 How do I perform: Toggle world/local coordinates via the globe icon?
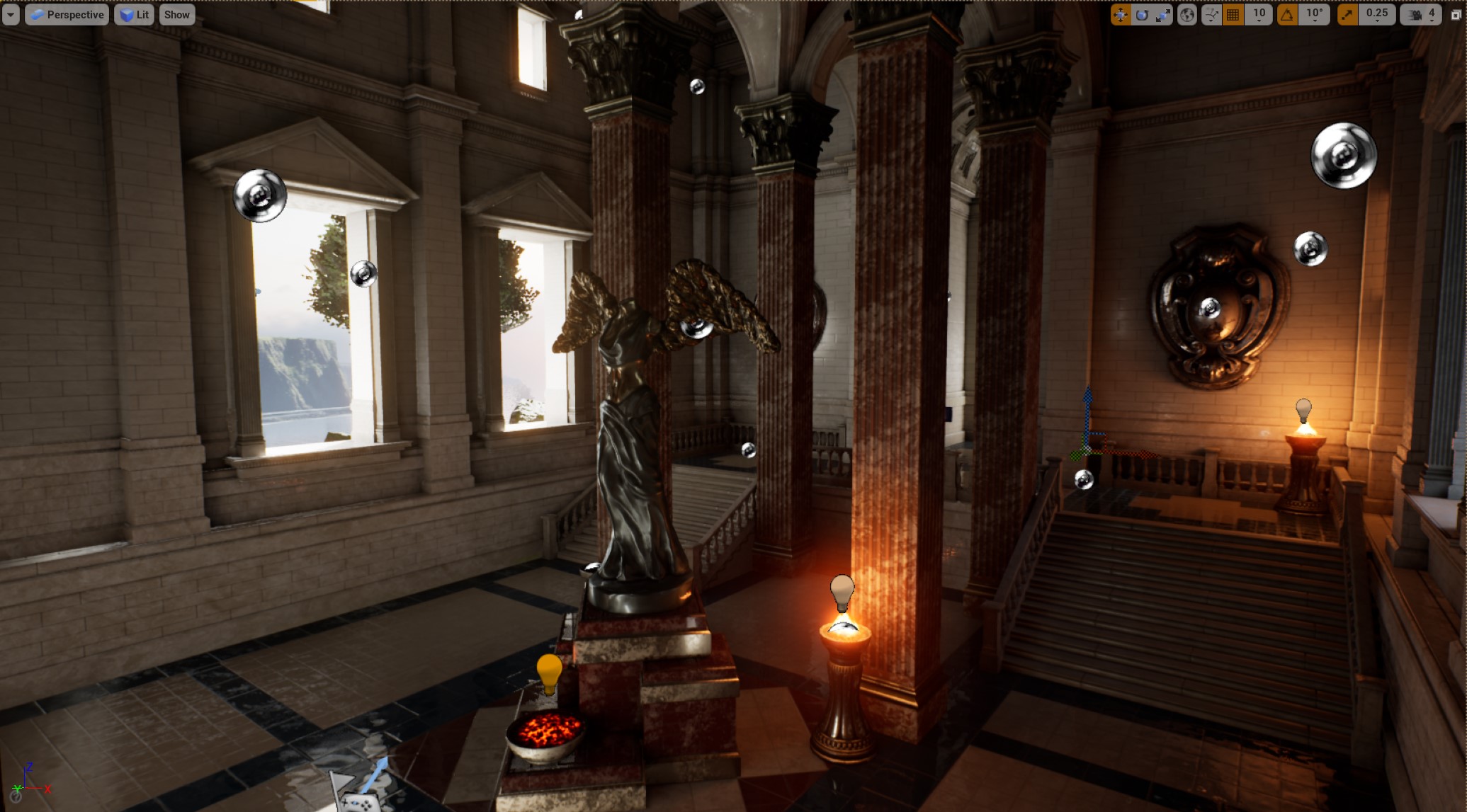click(x=1189, y=14)
